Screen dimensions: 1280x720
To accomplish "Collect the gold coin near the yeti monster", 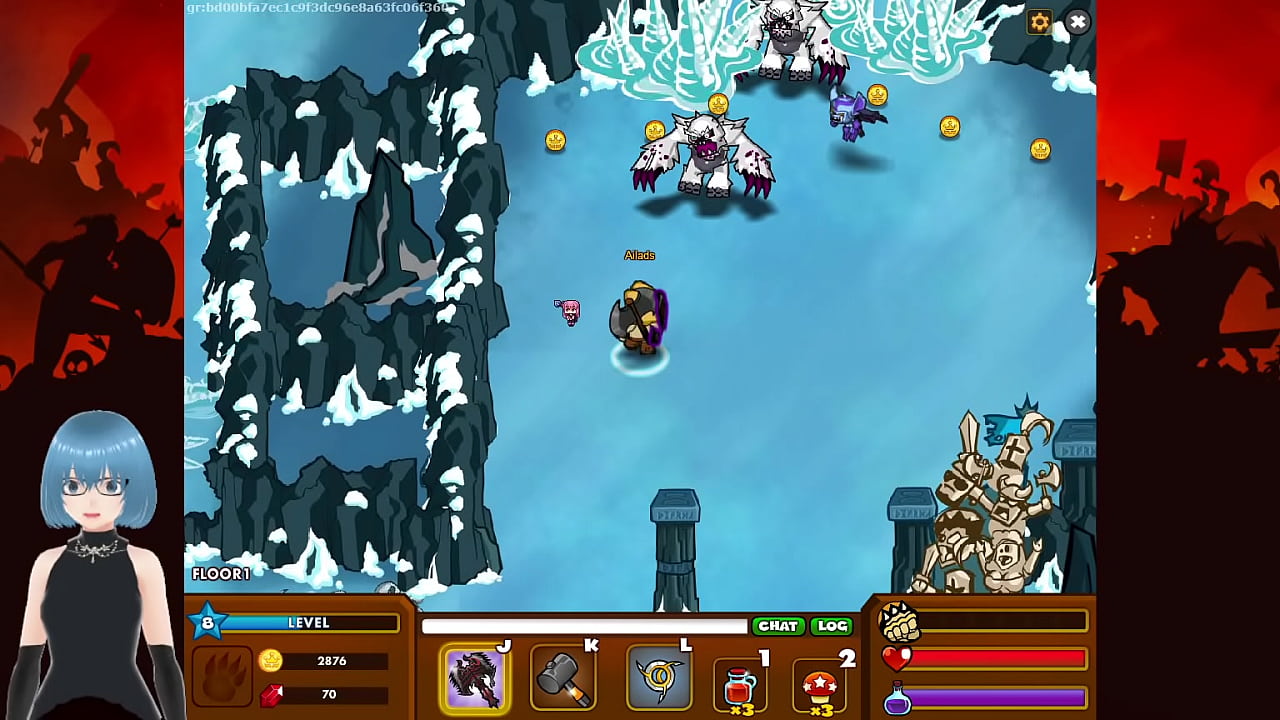I will coord(655,130).
